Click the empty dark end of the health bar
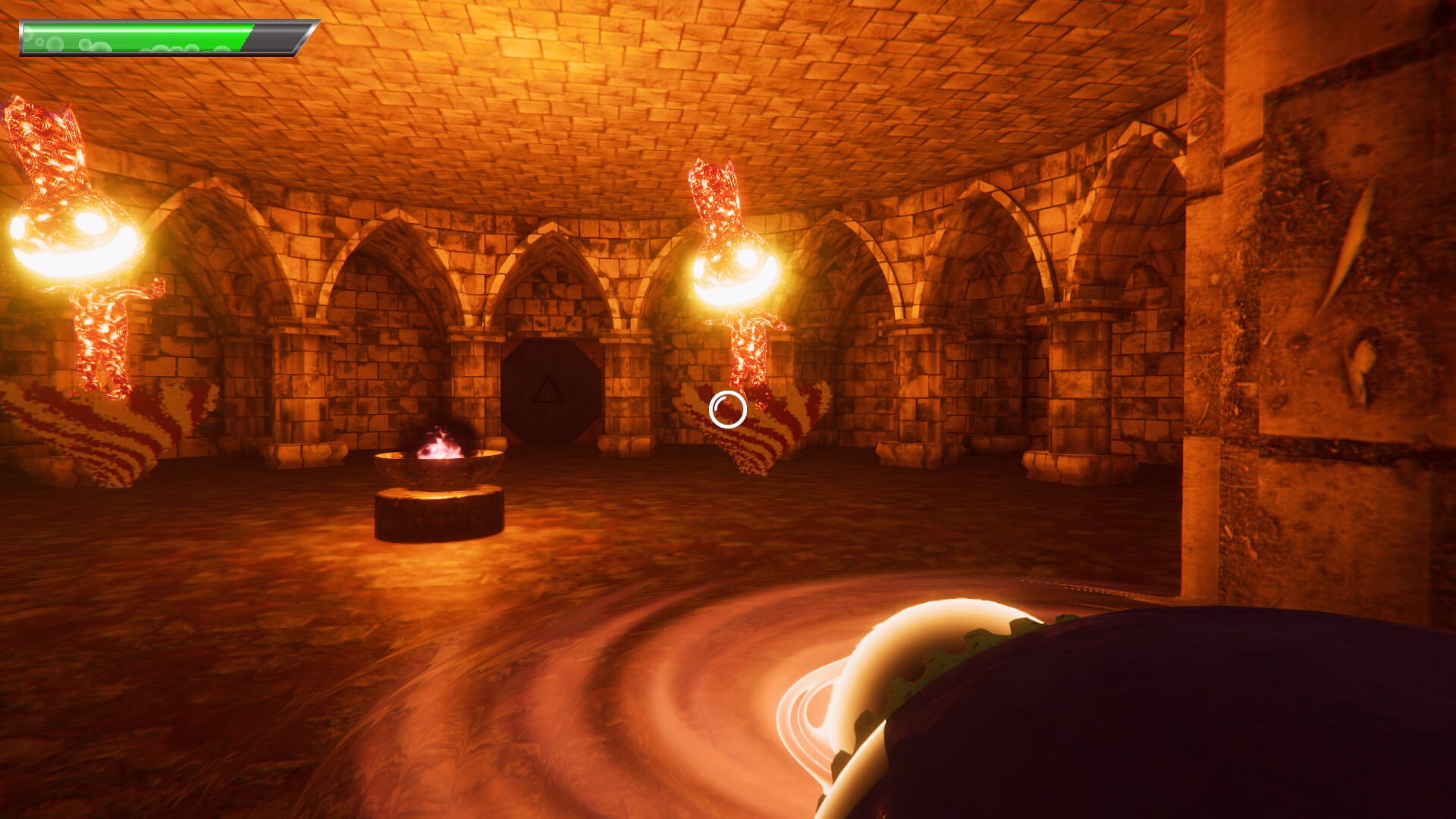 pos(269,36)
